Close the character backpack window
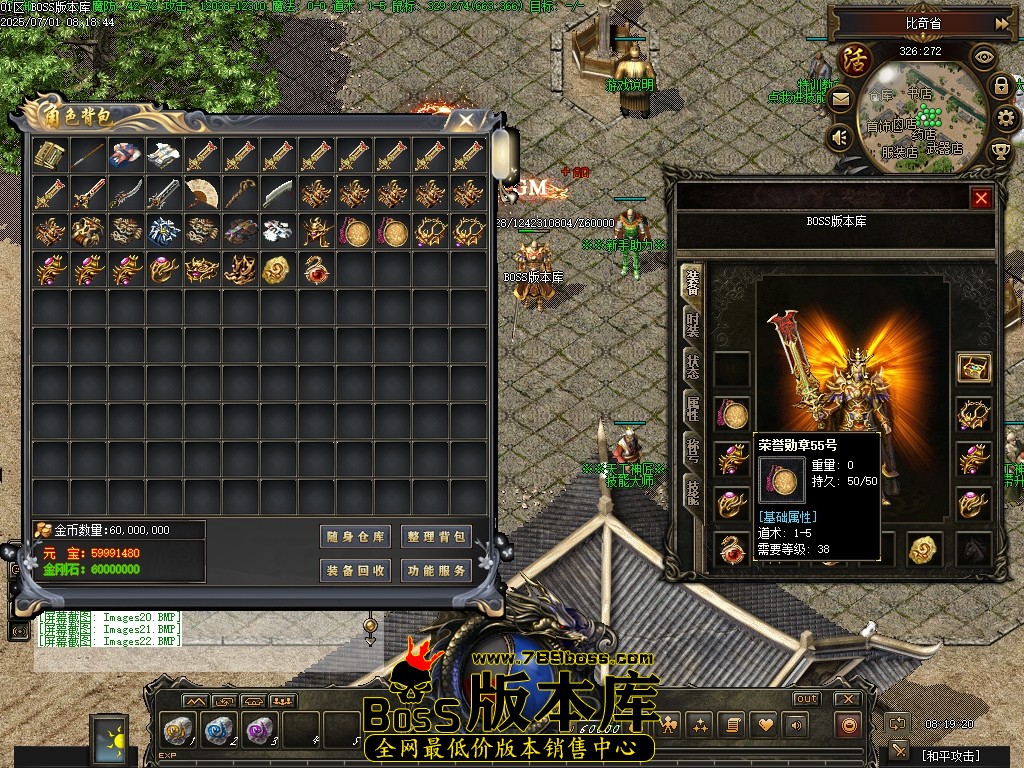The height and width of the screenshot is (768, 1024). click(466, 121)
